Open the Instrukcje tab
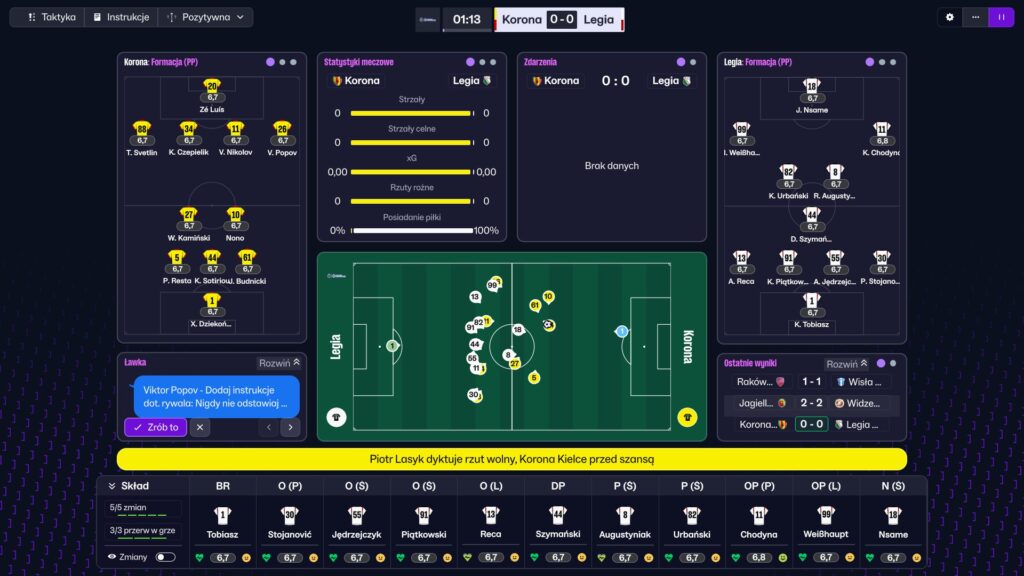Image resolution: width=1024 pixels, height=576 pixels. click(x=121, y=17)
